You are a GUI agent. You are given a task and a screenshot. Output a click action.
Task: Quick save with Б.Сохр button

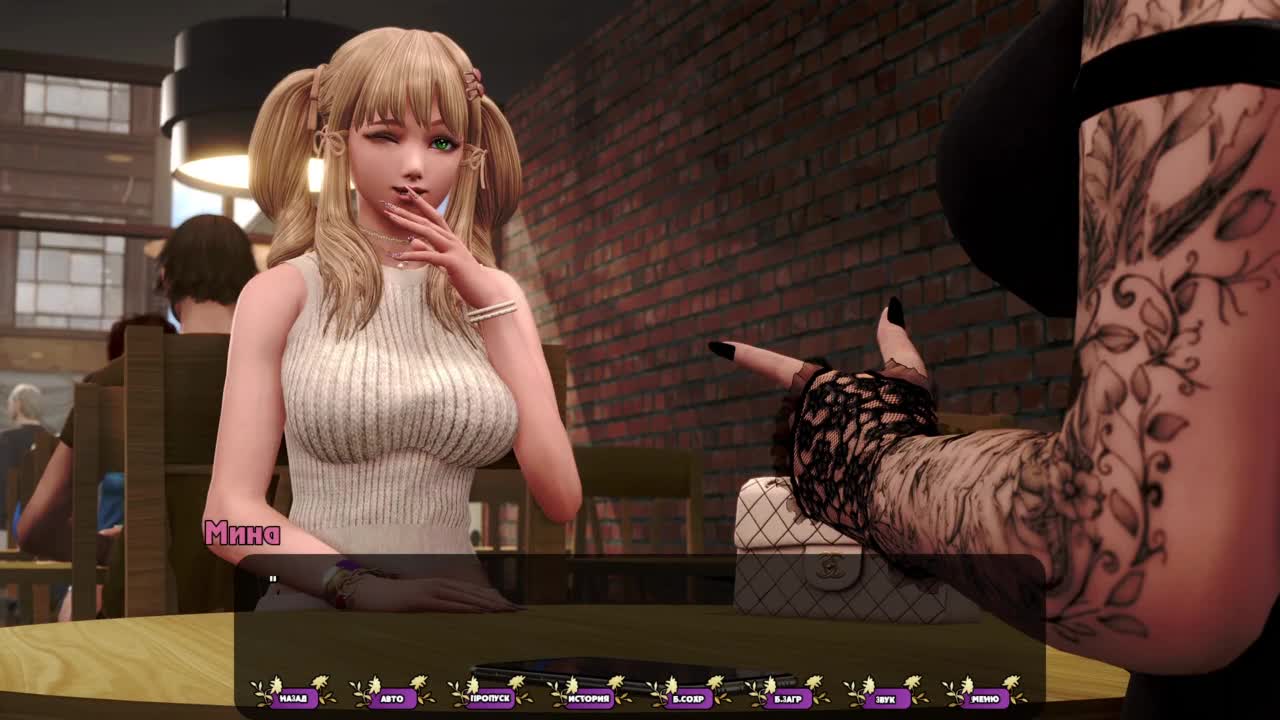pyautogui.click(x=688, y=698)
